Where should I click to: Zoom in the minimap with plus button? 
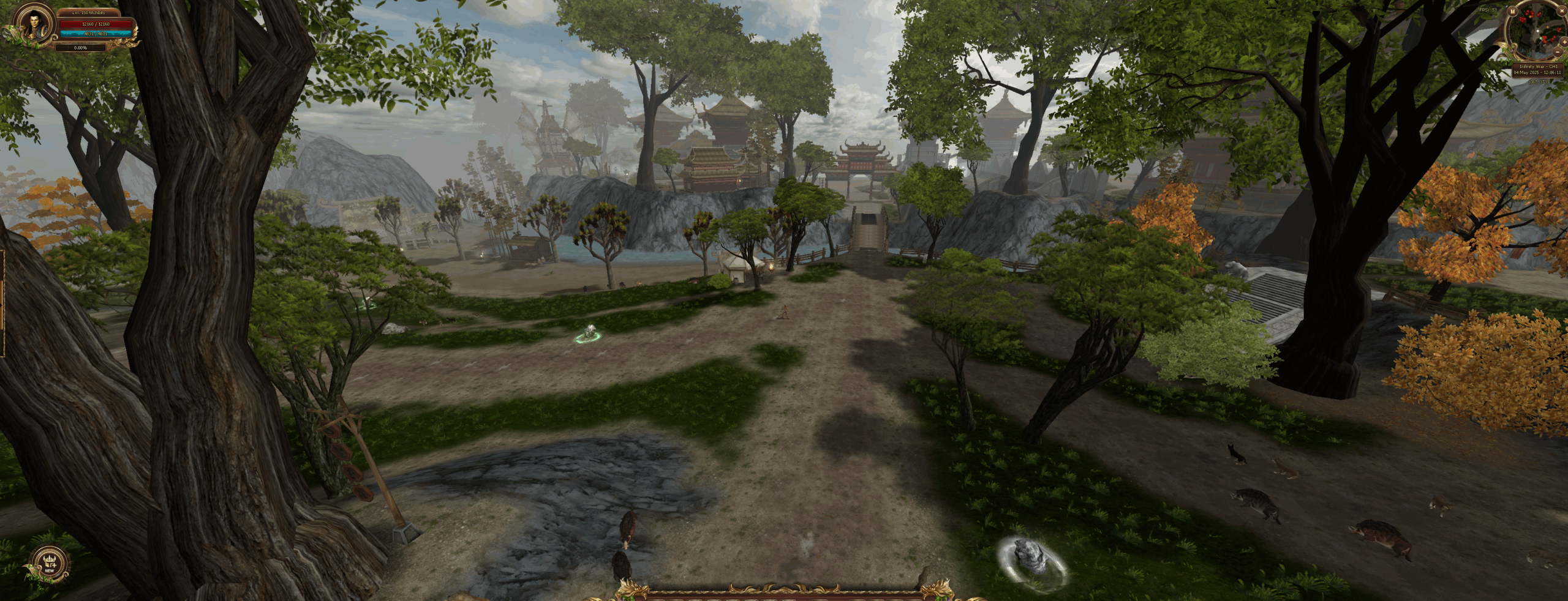click(x=1564, y=42)
